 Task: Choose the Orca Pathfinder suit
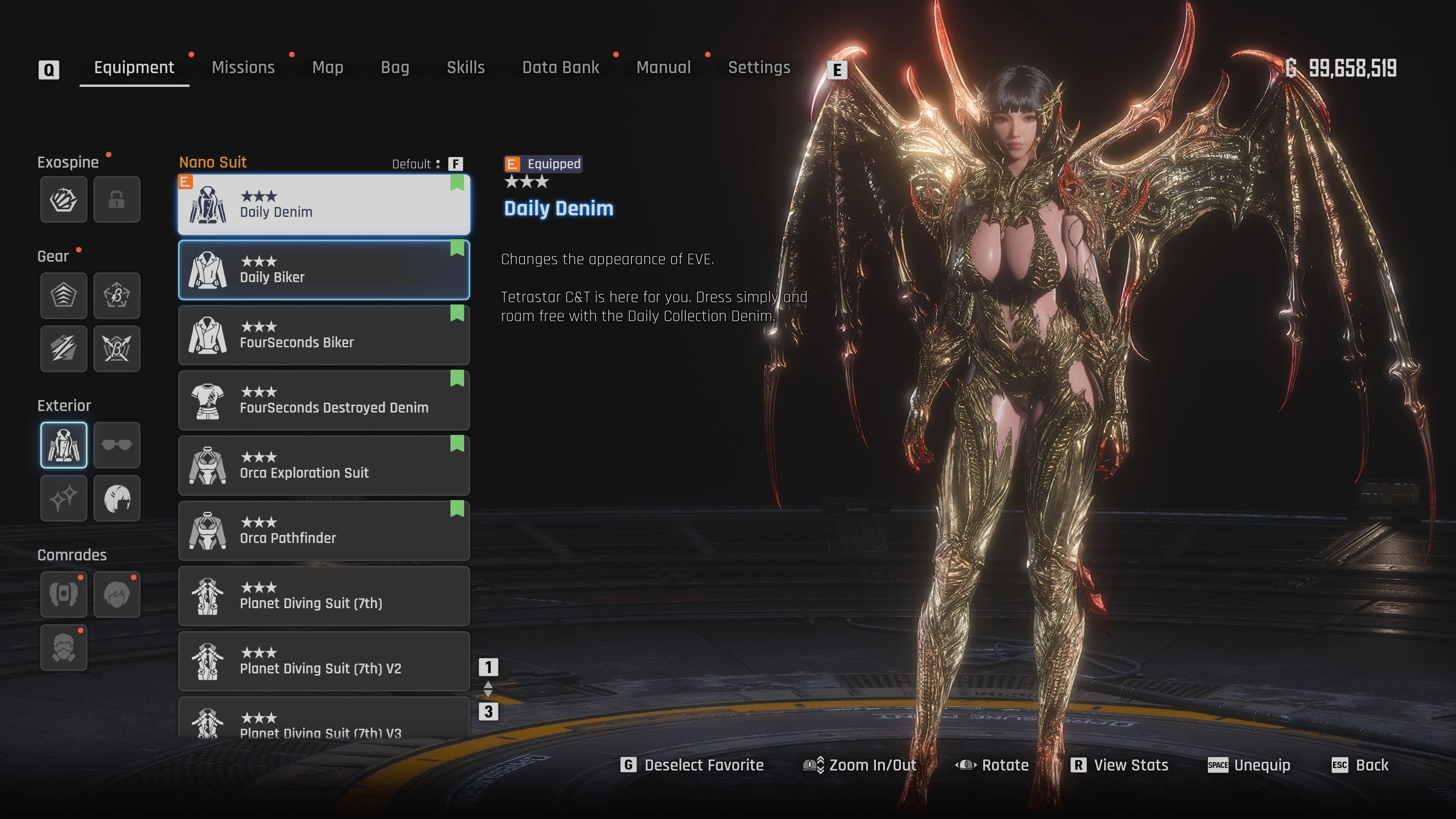coord(324,531)
